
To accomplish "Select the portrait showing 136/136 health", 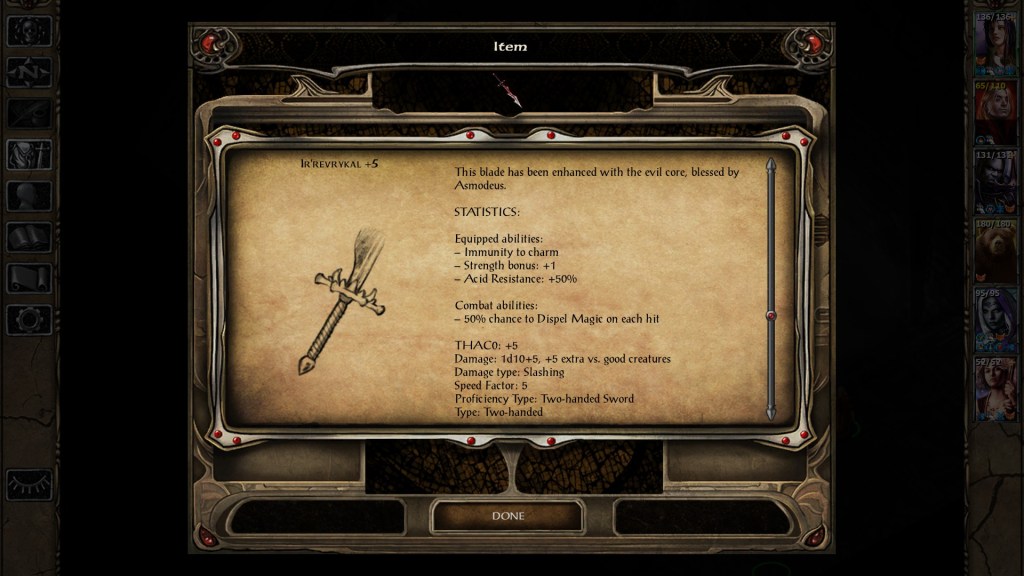I will tap(996, 46).
